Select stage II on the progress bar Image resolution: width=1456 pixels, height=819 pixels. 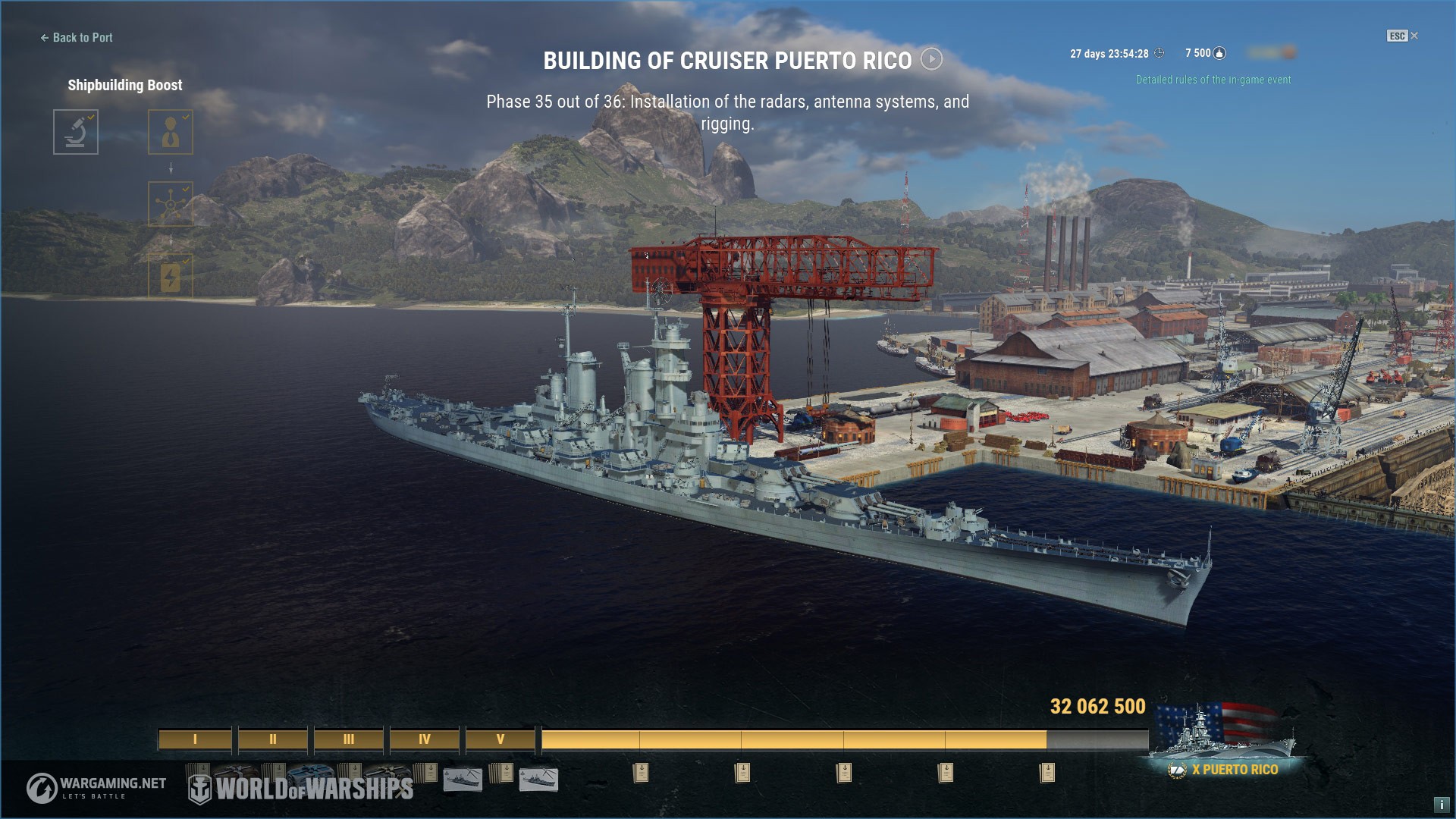click(273, 739)
